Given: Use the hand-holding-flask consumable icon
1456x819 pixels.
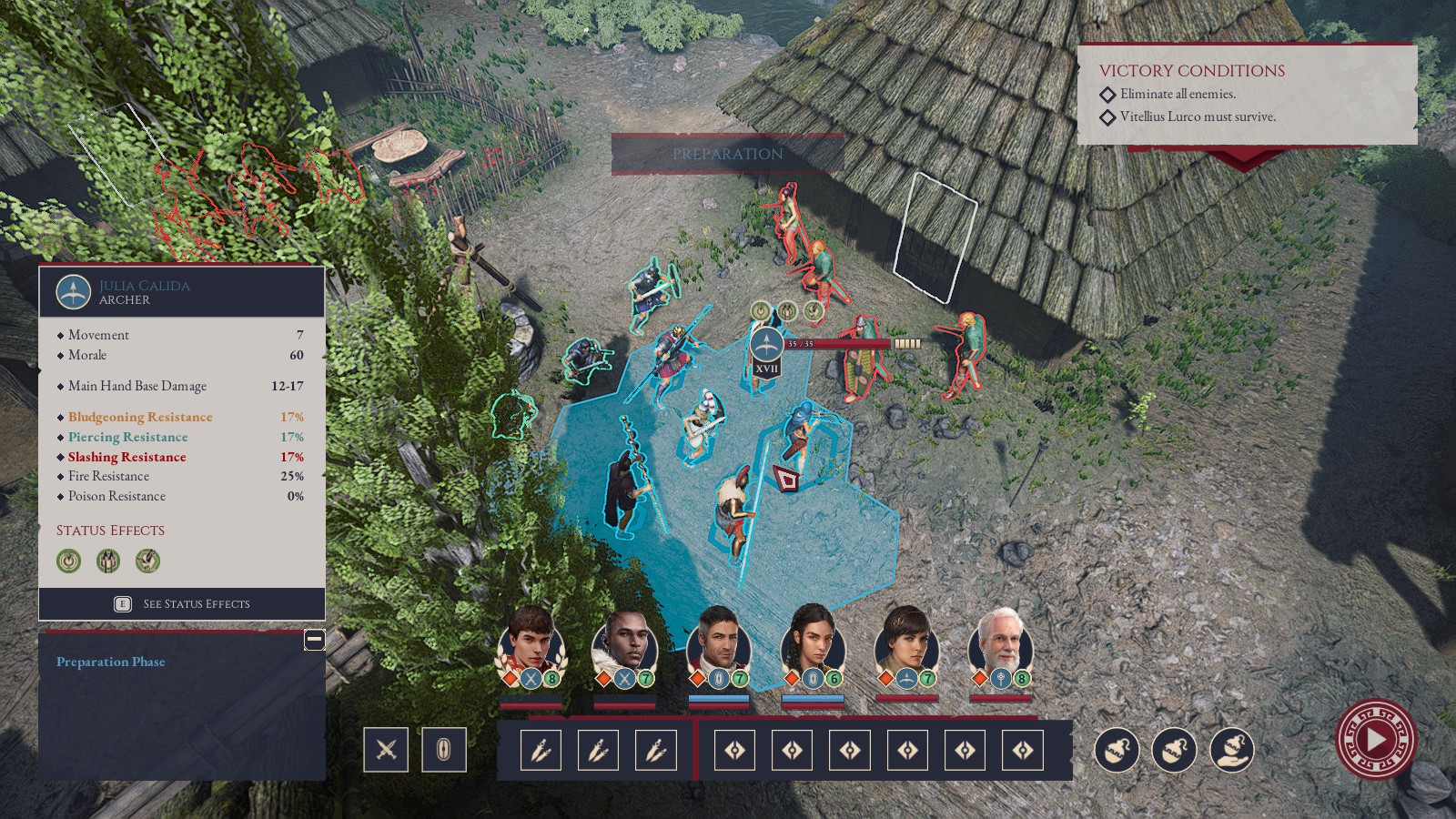Looking at the screenshot, I should (1232, 750).
